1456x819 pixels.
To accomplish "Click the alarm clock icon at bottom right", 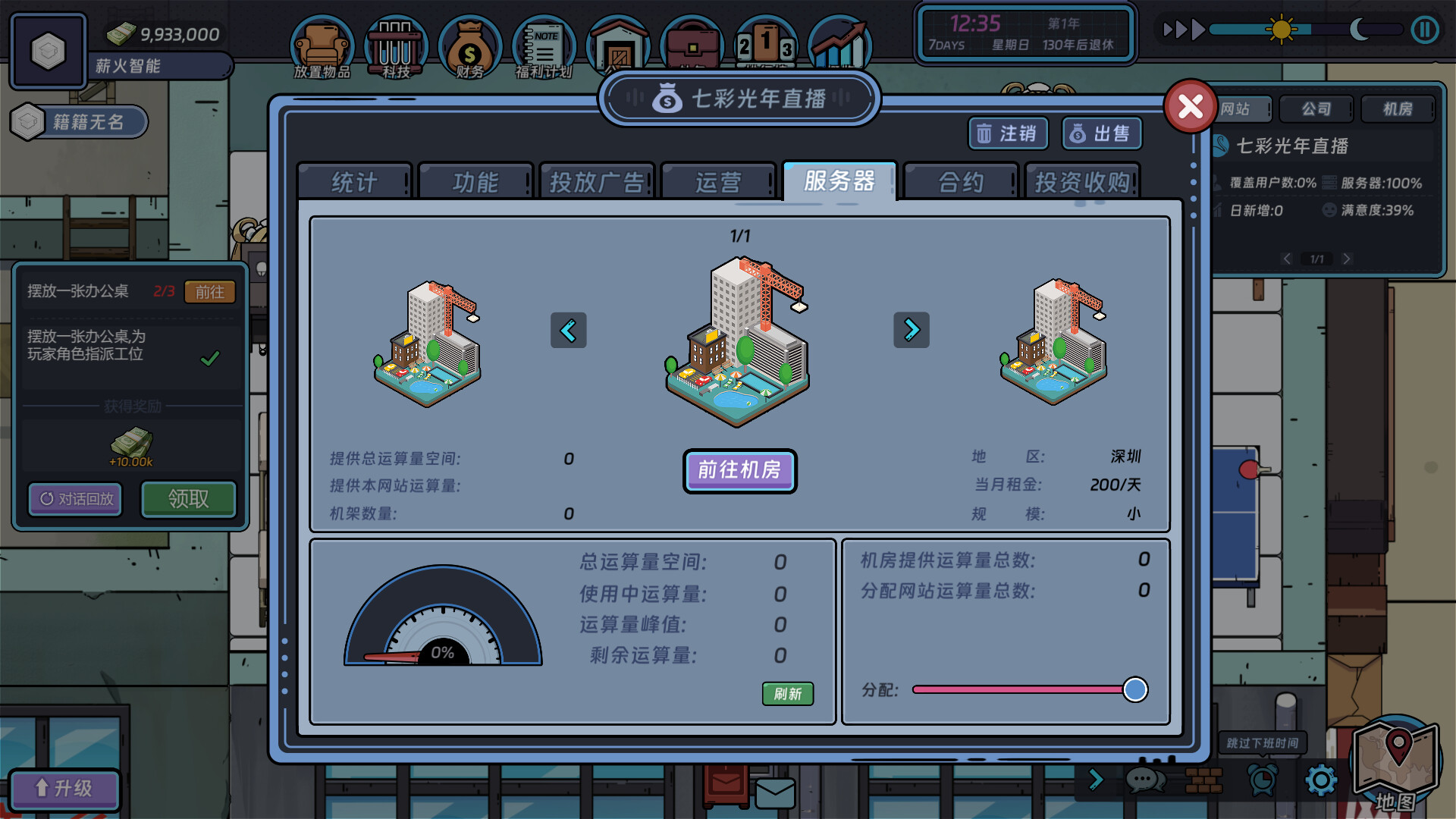I will click(1261, 780).
